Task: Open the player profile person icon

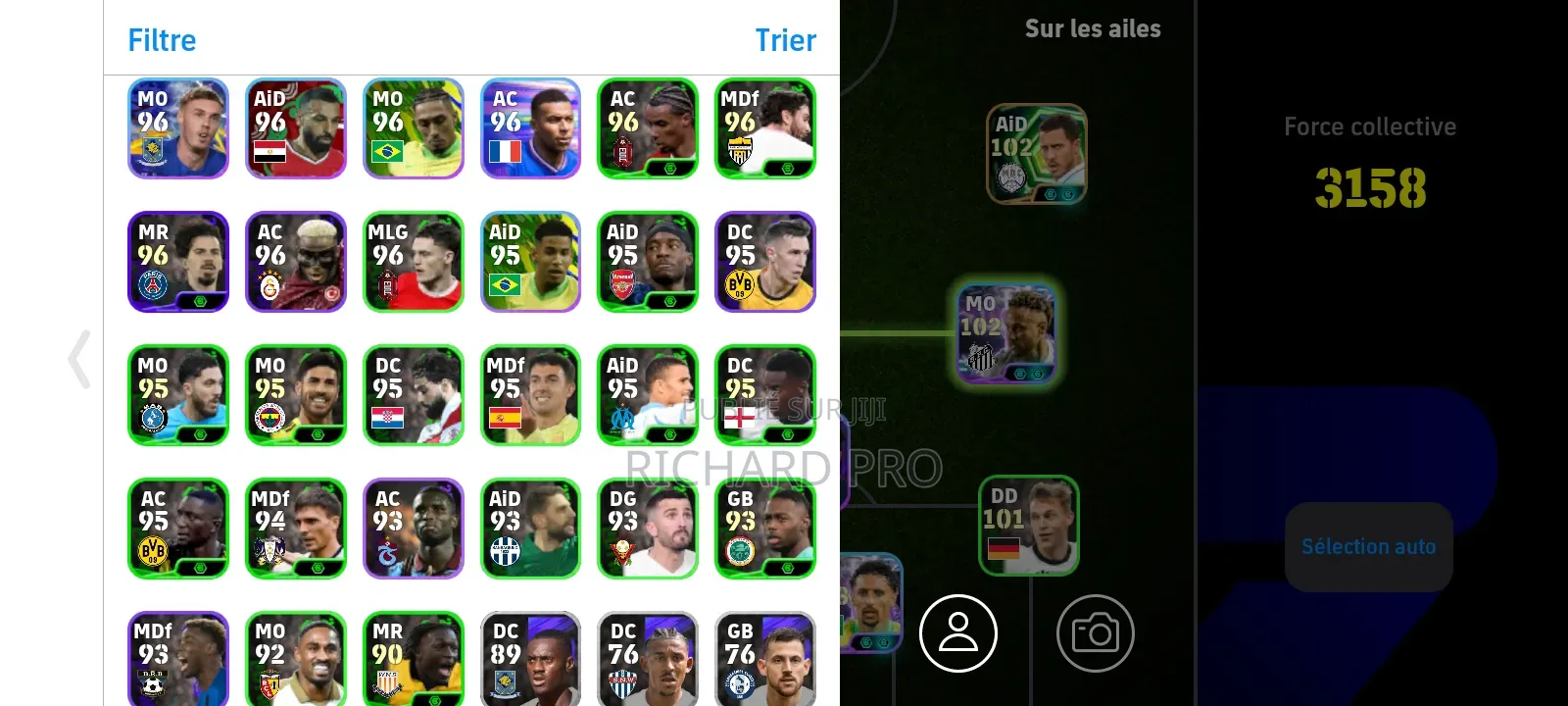Action: 958,632
